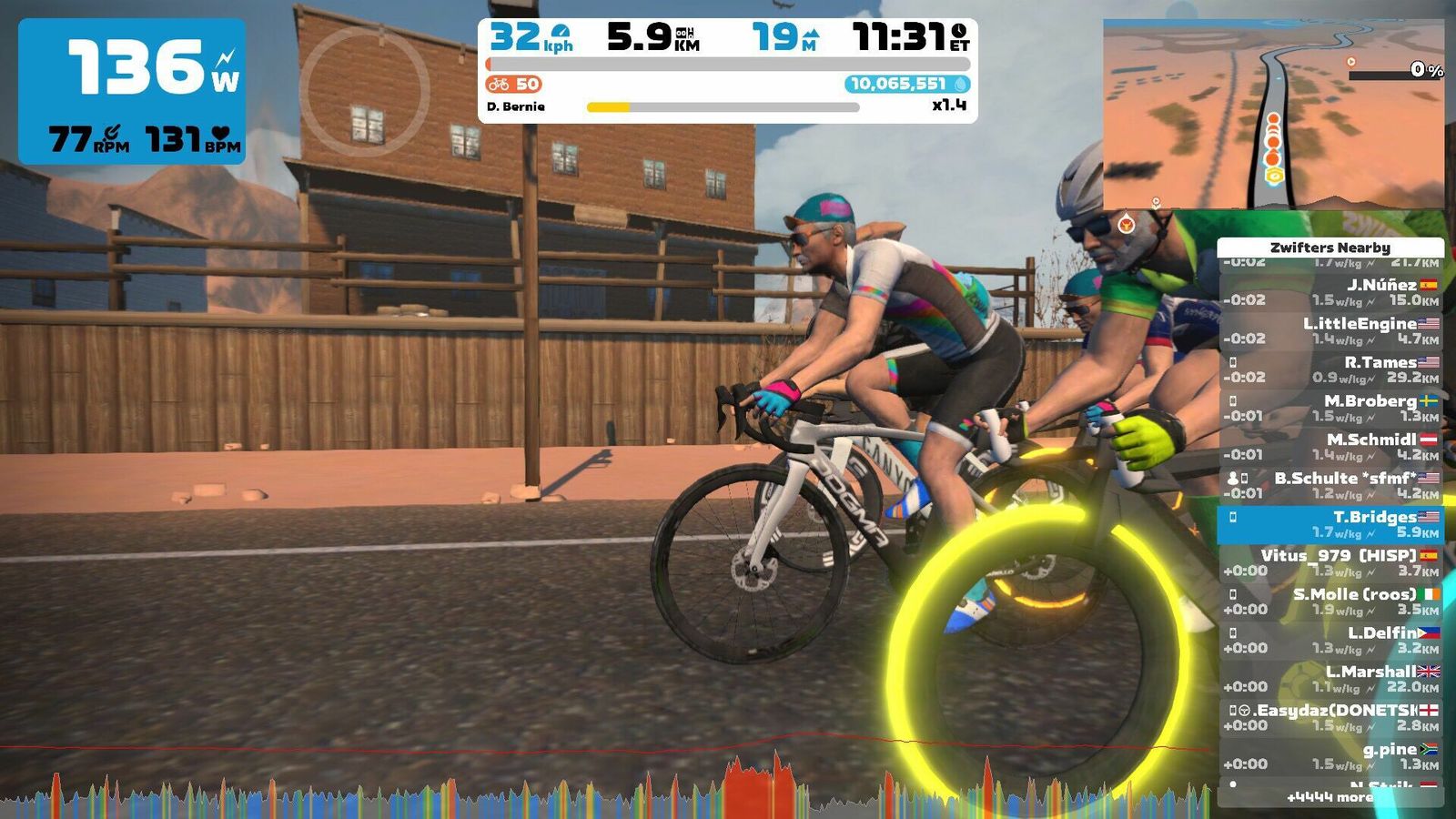
Task: Pick L.Delfin in Zwifters Nearby
Action: coord(1330,640)
